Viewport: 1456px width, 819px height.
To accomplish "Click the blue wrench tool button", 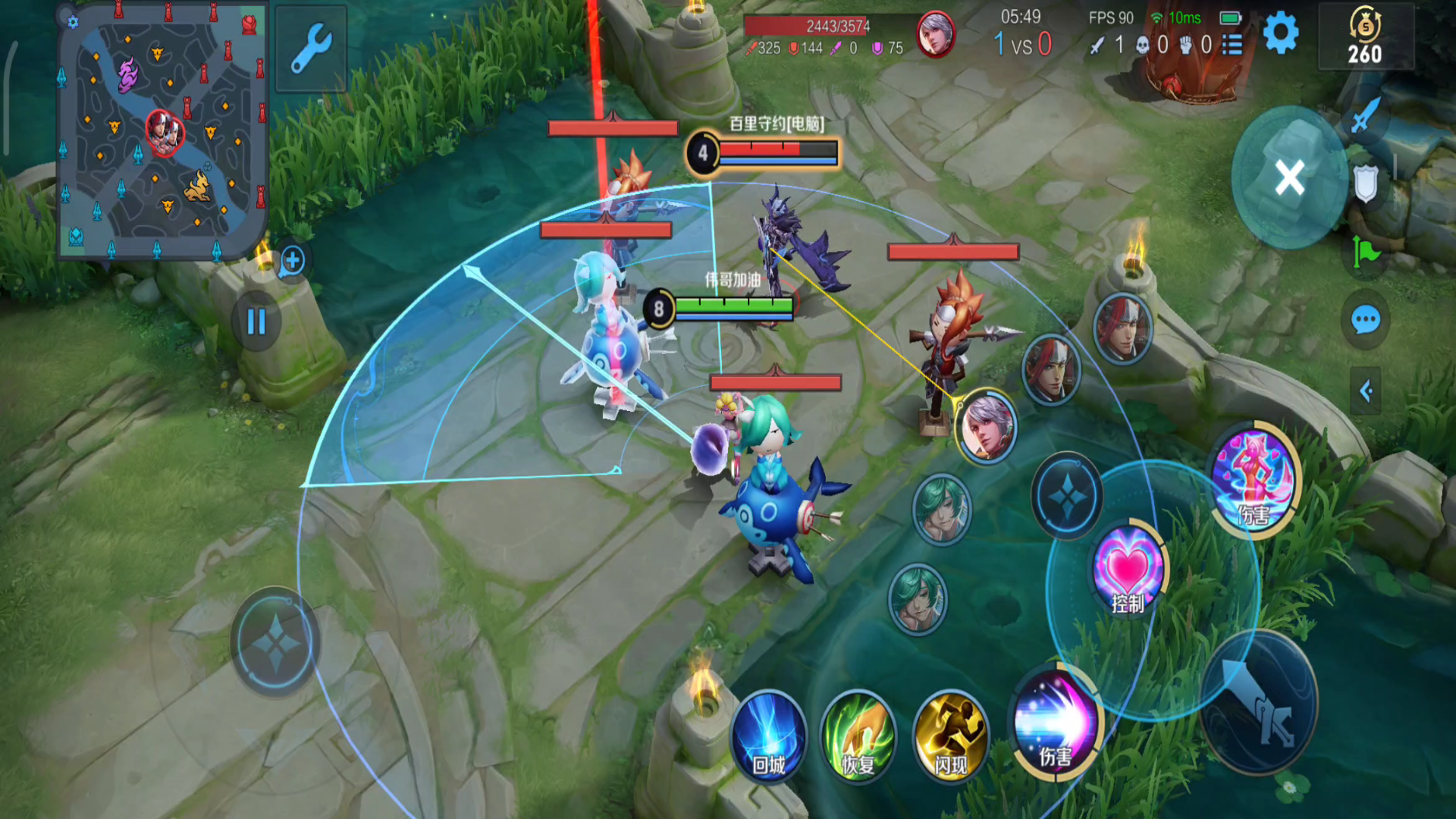I will coord(311,49).
